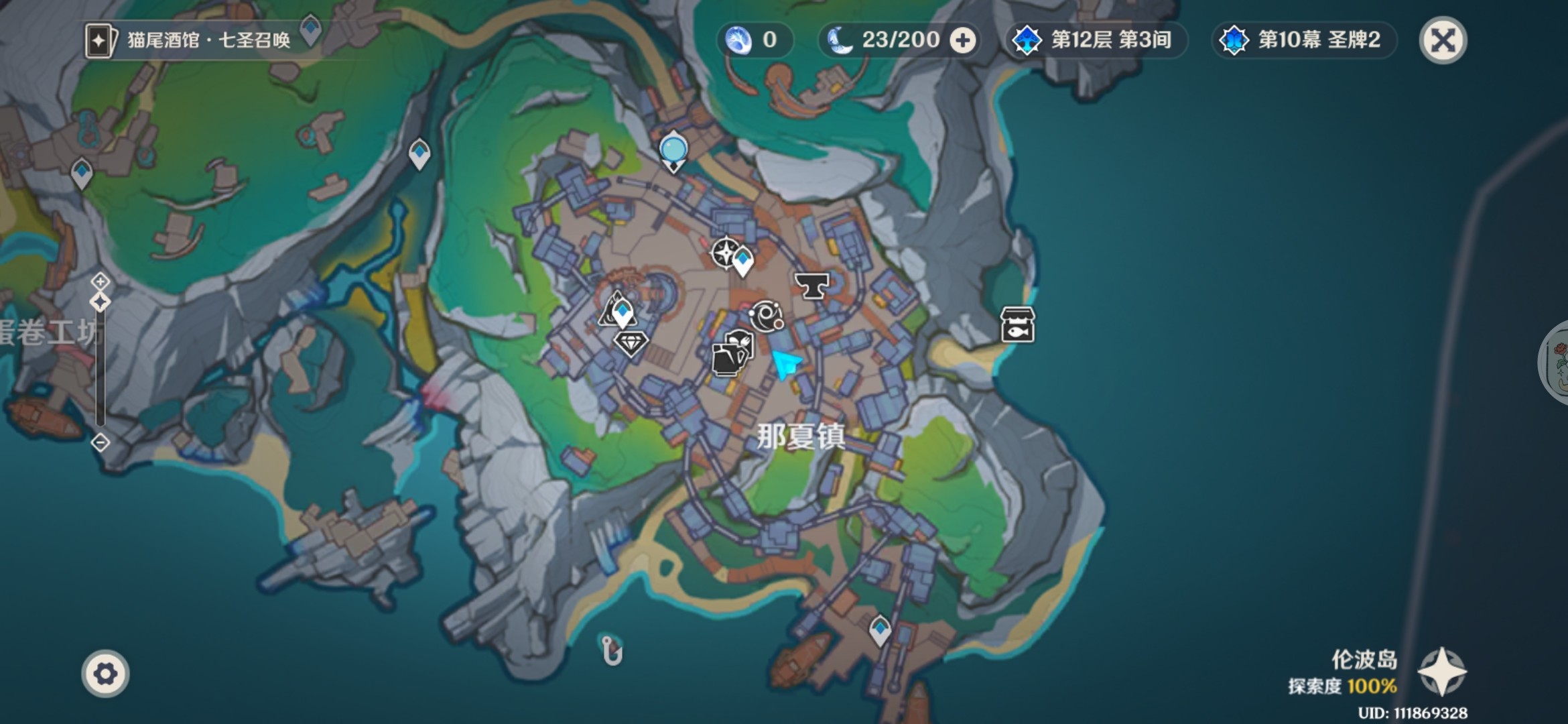Open the Cat's Tail Genius Invokation quest tracker
Screen dimensions: 1568x724
pos(190,40)
